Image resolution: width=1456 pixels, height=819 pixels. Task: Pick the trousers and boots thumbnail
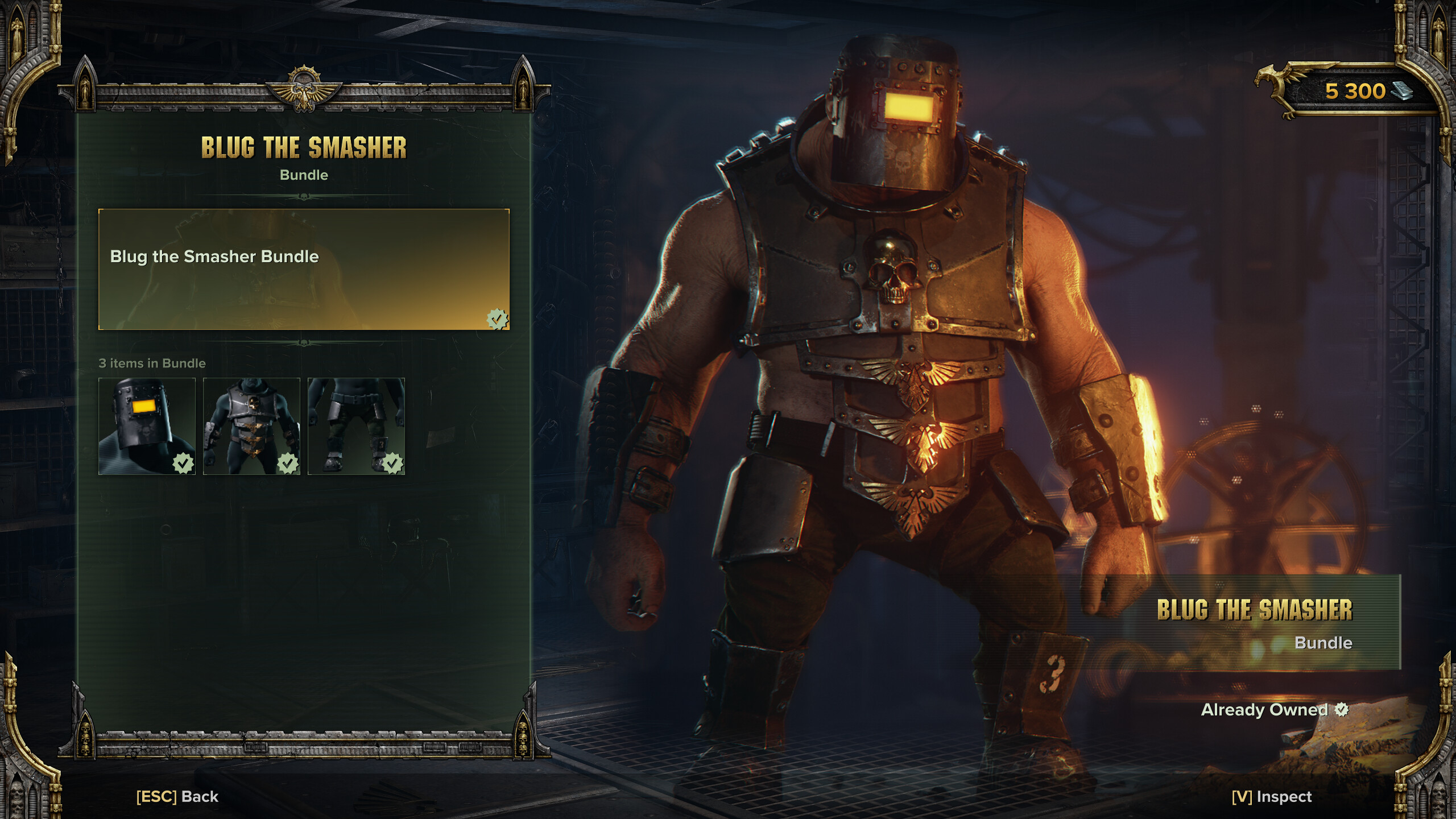coord(356,426)
